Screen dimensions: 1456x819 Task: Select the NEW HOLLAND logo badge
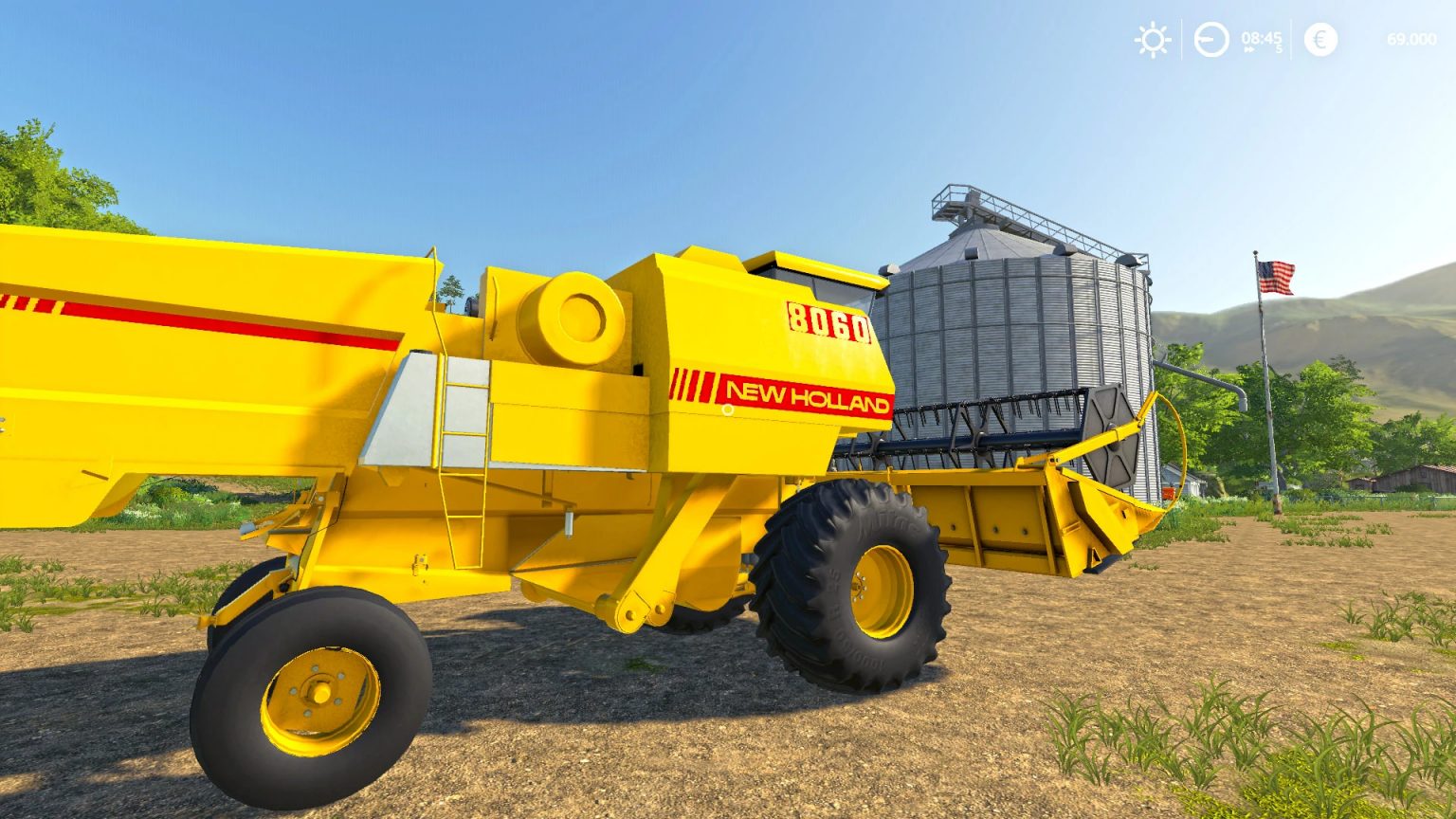click(x=806, y=394)
